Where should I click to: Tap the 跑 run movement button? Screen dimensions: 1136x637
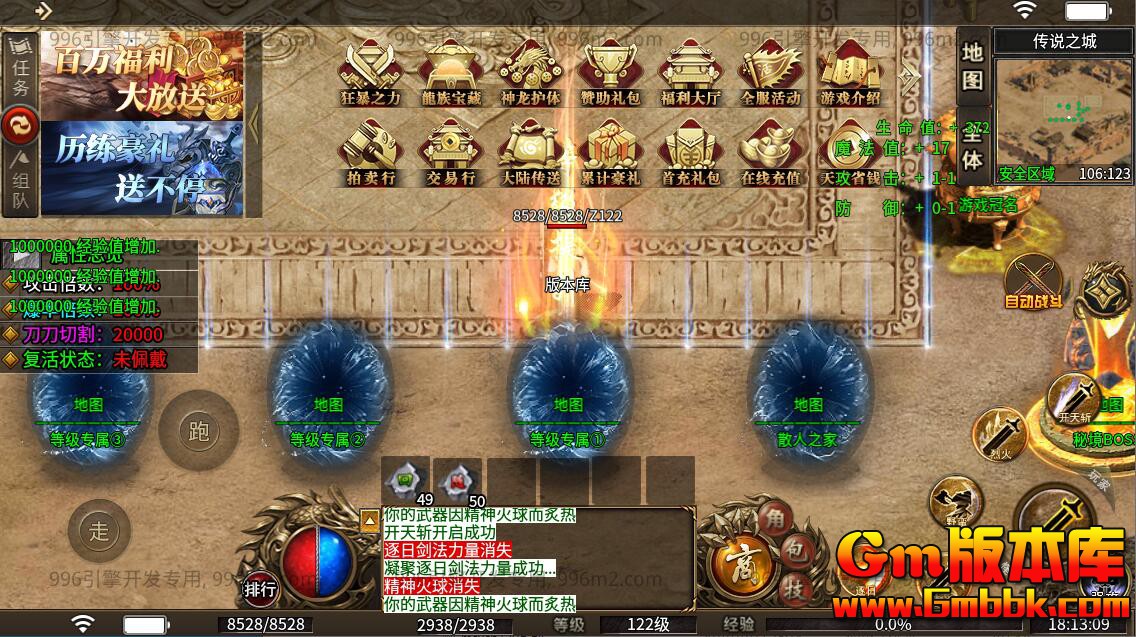point(197,431)
